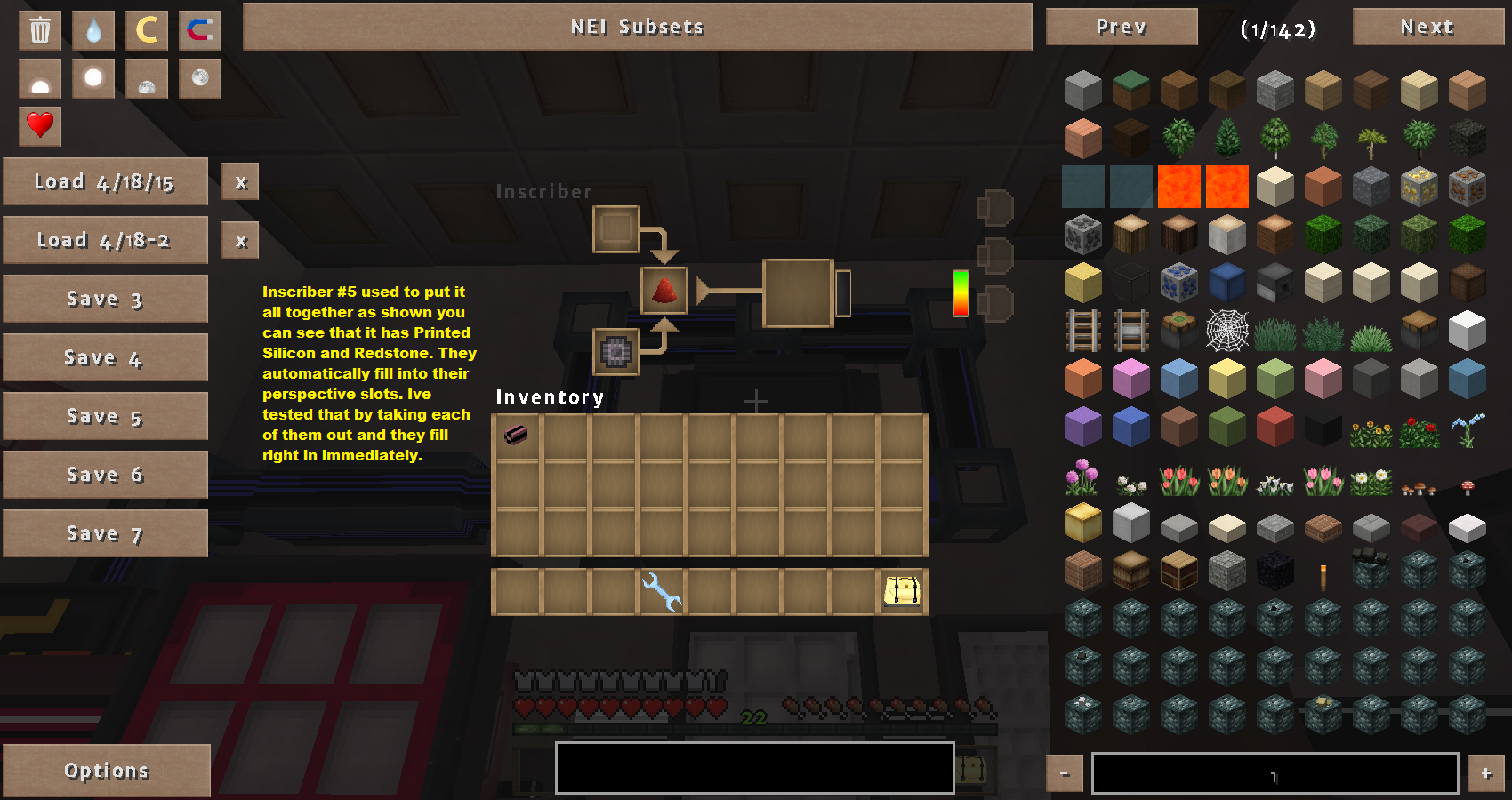
Task: Toggle the magnet mode icon
Action: coord(199,30)
